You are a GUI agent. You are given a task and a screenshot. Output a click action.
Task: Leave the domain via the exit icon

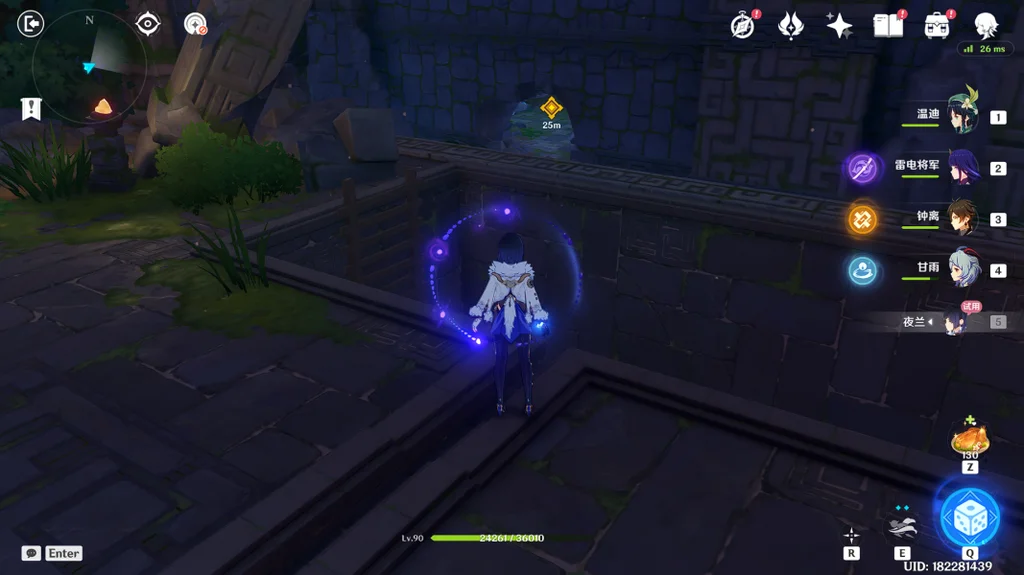(31, 23)
